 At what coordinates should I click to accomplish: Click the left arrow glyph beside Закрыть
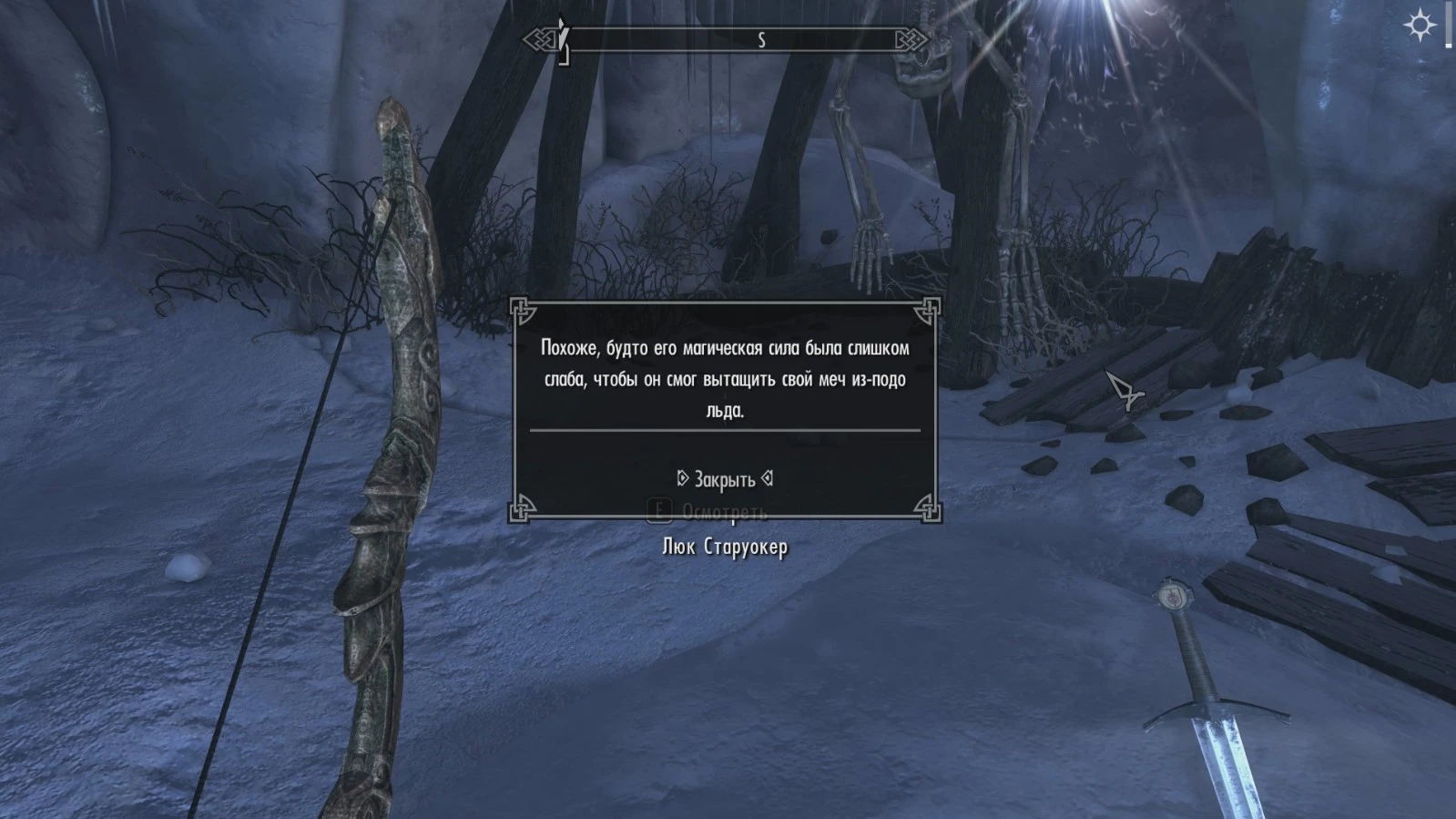[x=680, y=477]
